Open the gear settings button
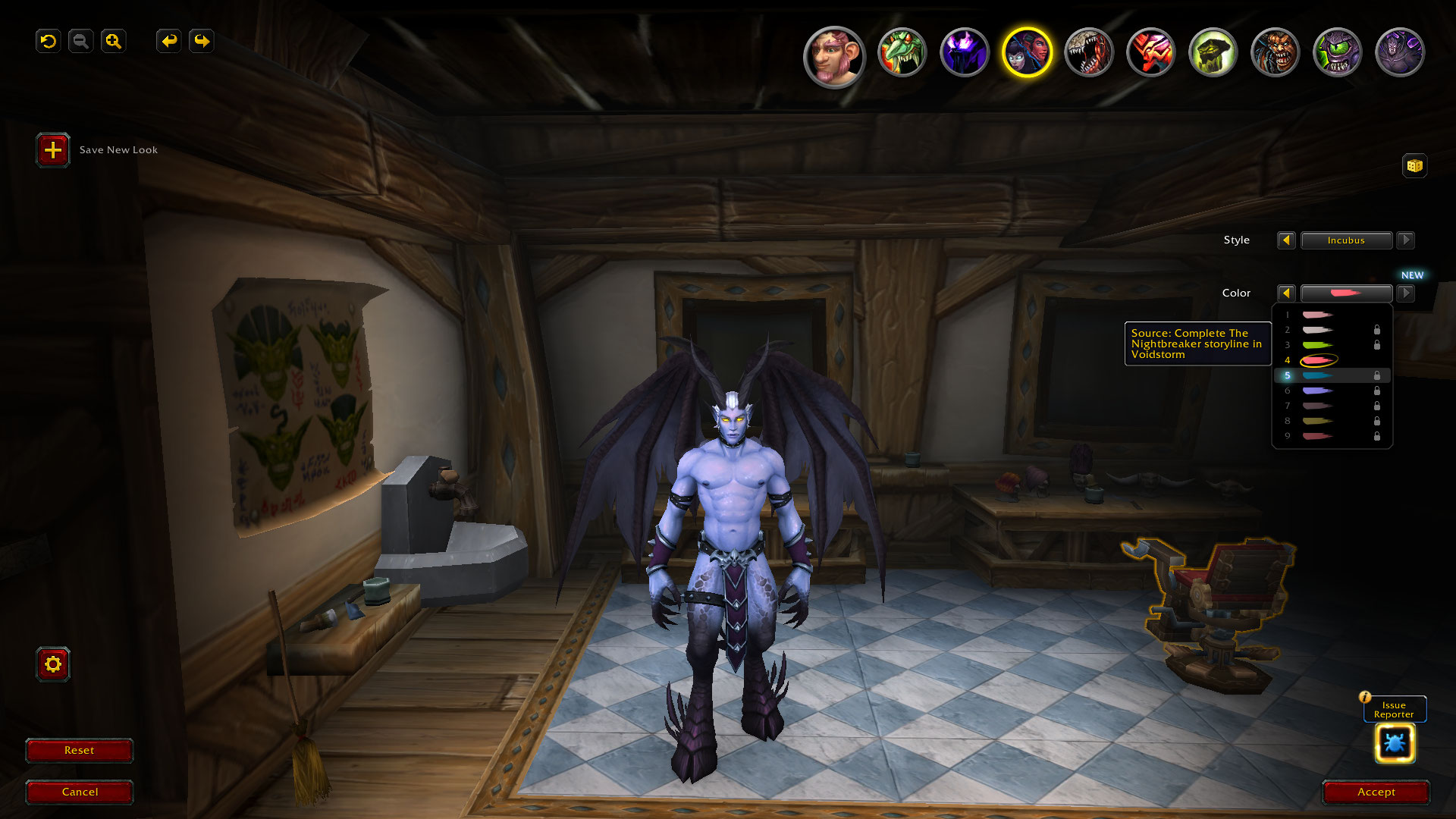The height and width of the screenshot is (819, 1456). (x=53, y=664)
